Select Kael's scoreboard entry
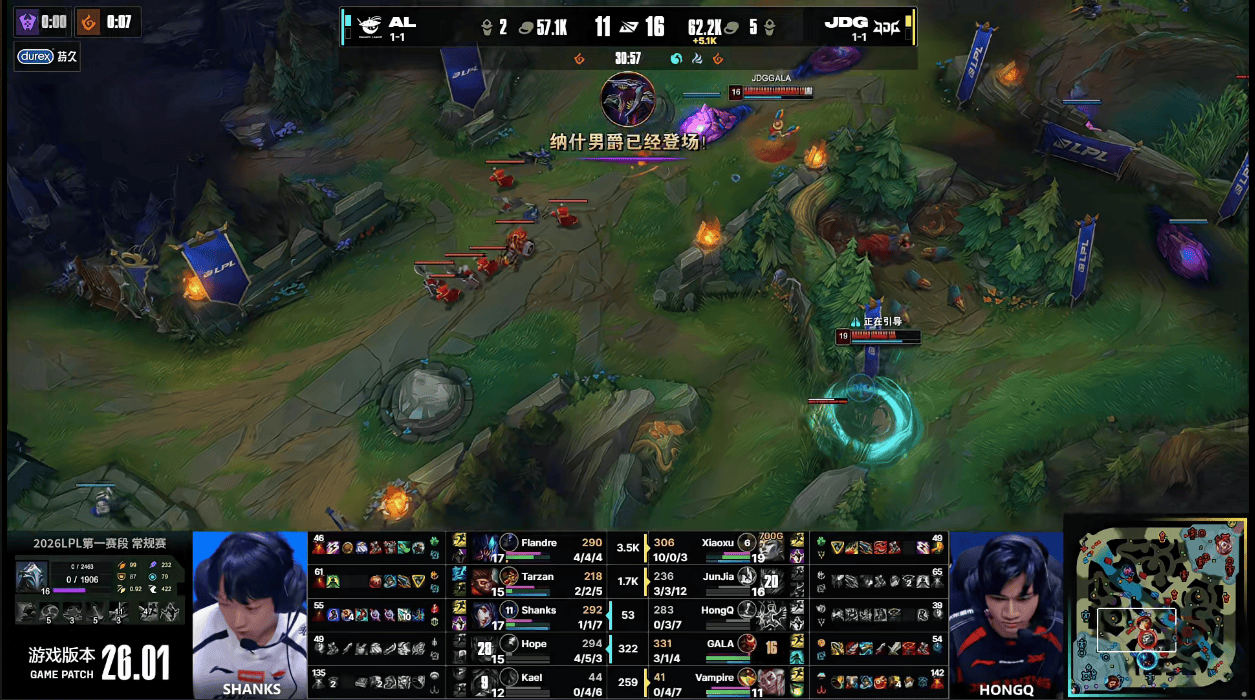This screenshot has width=1255, height=700. [538, 681]
